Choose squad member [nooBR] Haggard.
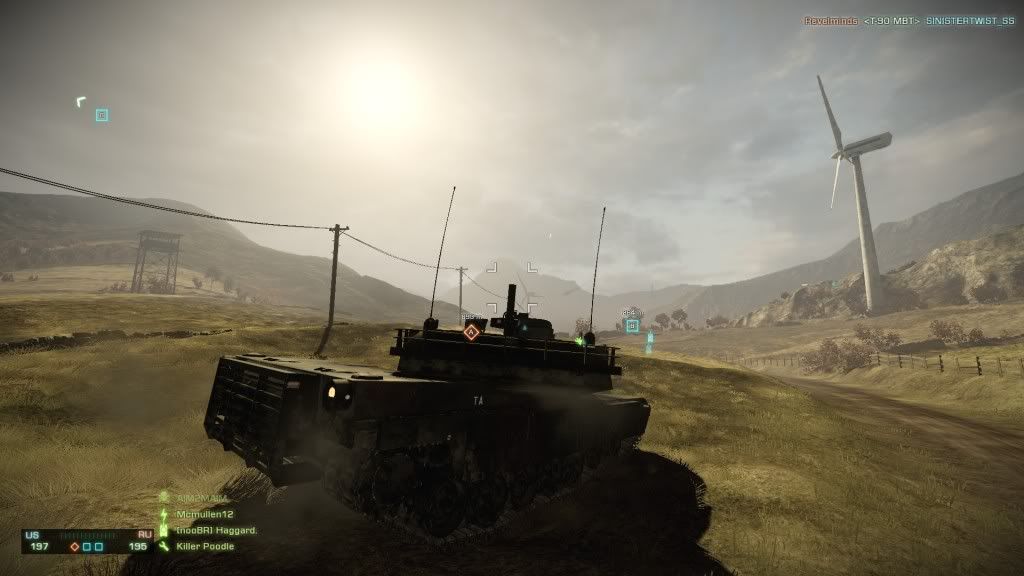The image size is (1024, 576). click(x=216, y=530)
